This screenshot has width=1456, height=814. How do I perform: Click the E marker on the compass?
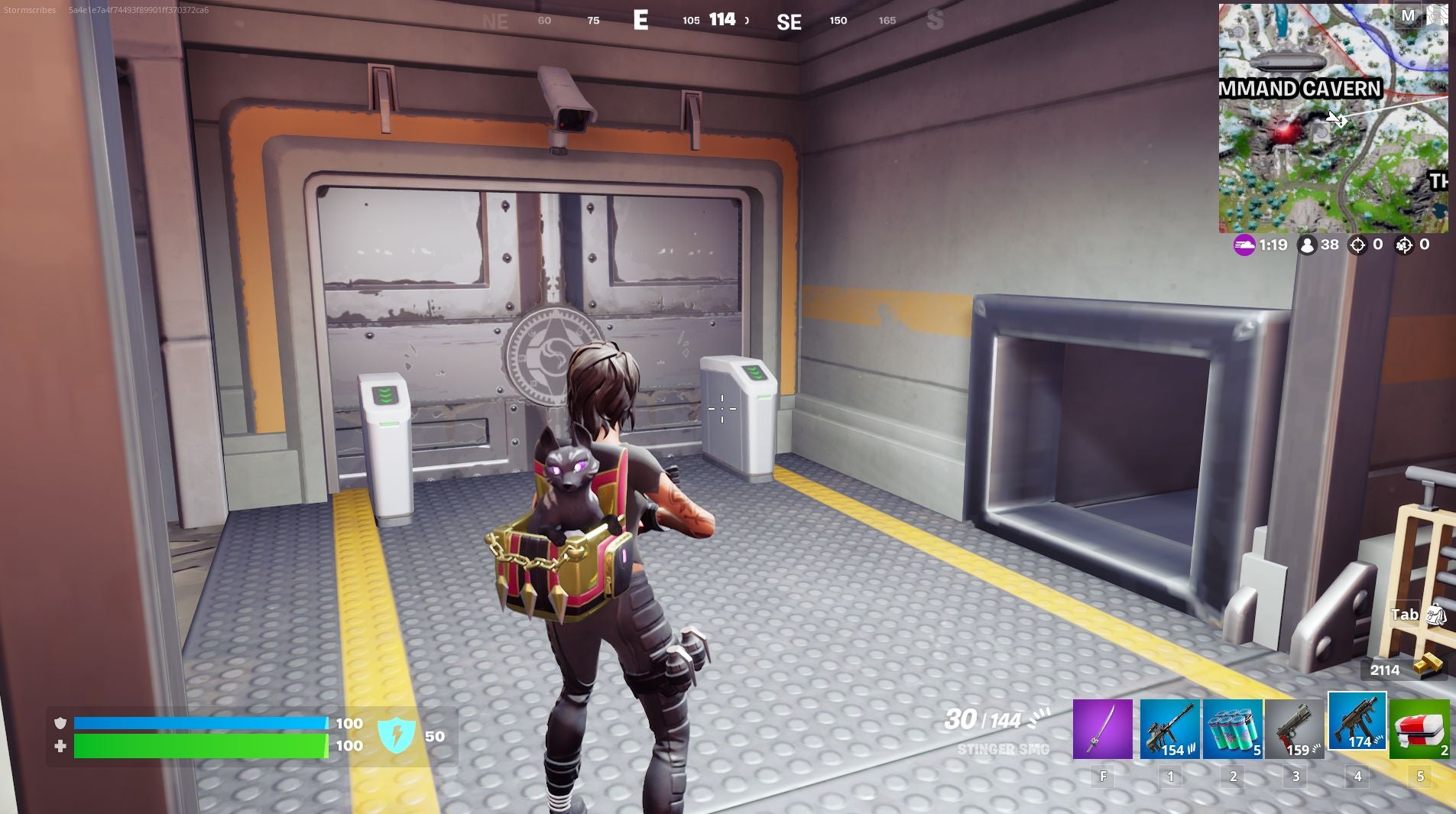tap(641, 21)
